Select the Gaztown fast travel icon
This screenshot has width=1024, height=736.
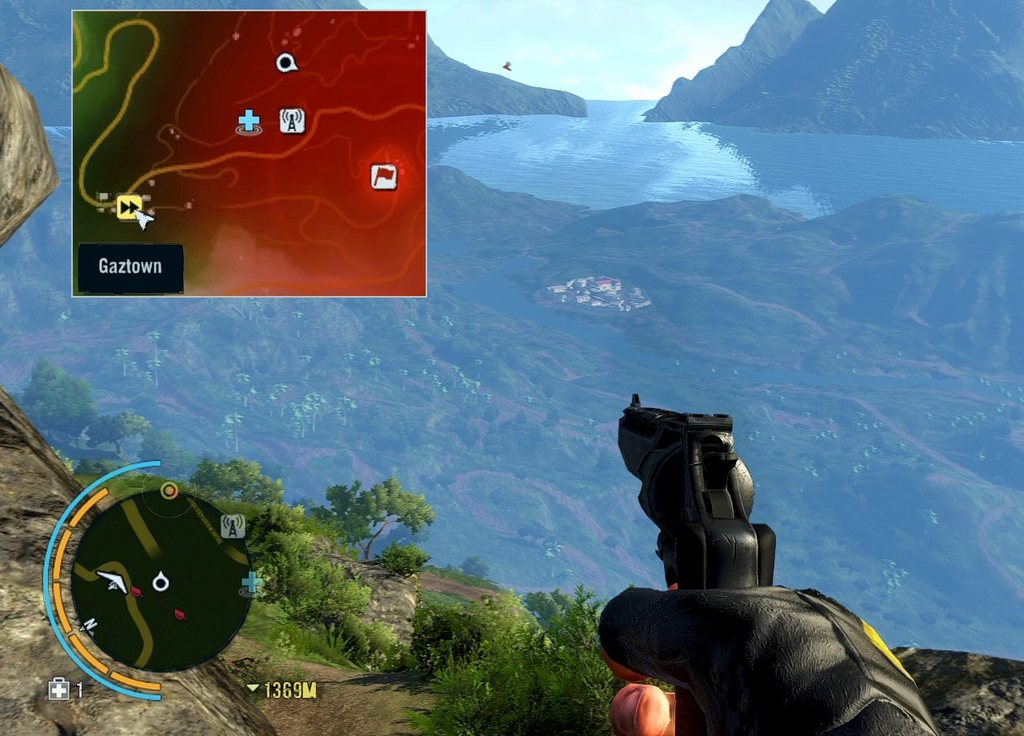point(128,206)
